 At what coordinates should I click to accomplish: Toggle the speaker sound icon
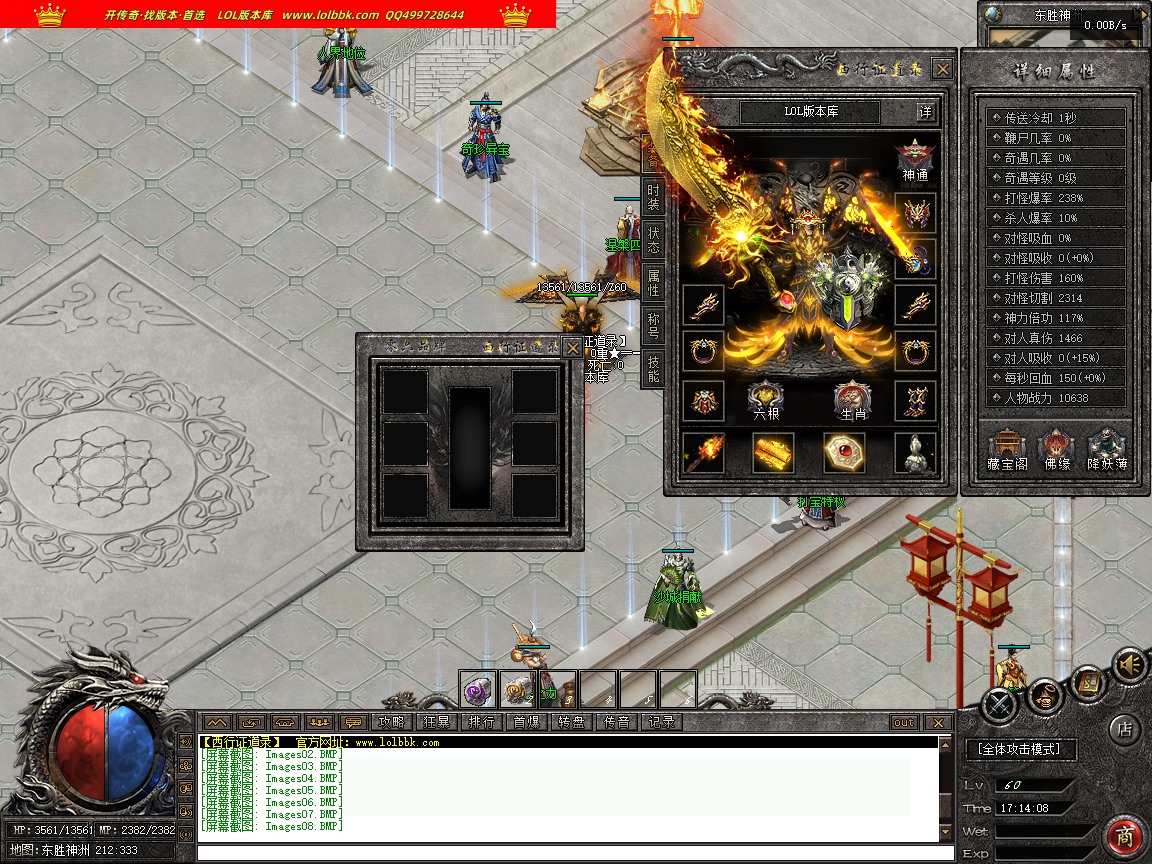tap(1130, 664)
